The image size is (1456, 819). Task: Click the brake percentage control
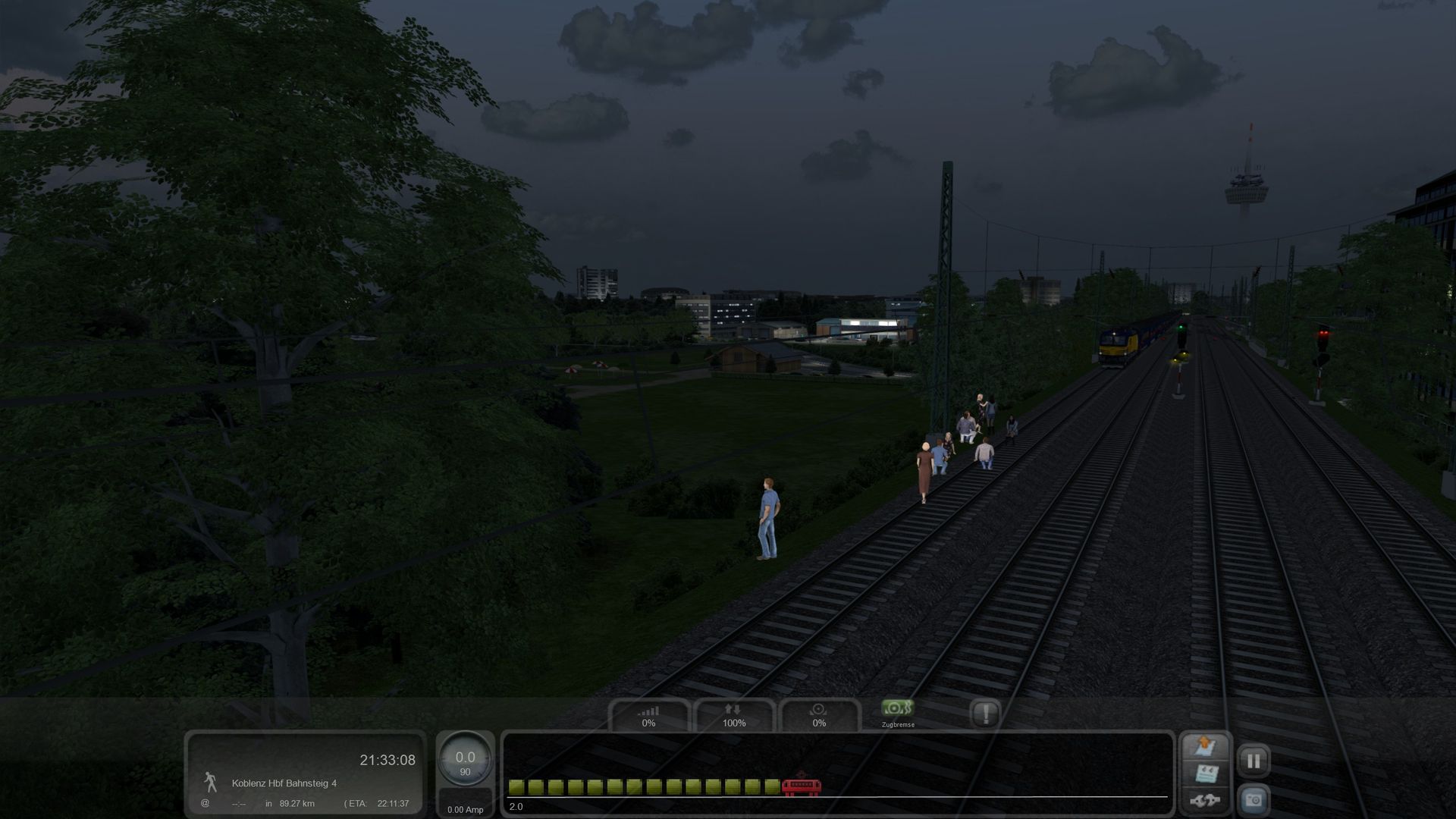tap(819, 715)
